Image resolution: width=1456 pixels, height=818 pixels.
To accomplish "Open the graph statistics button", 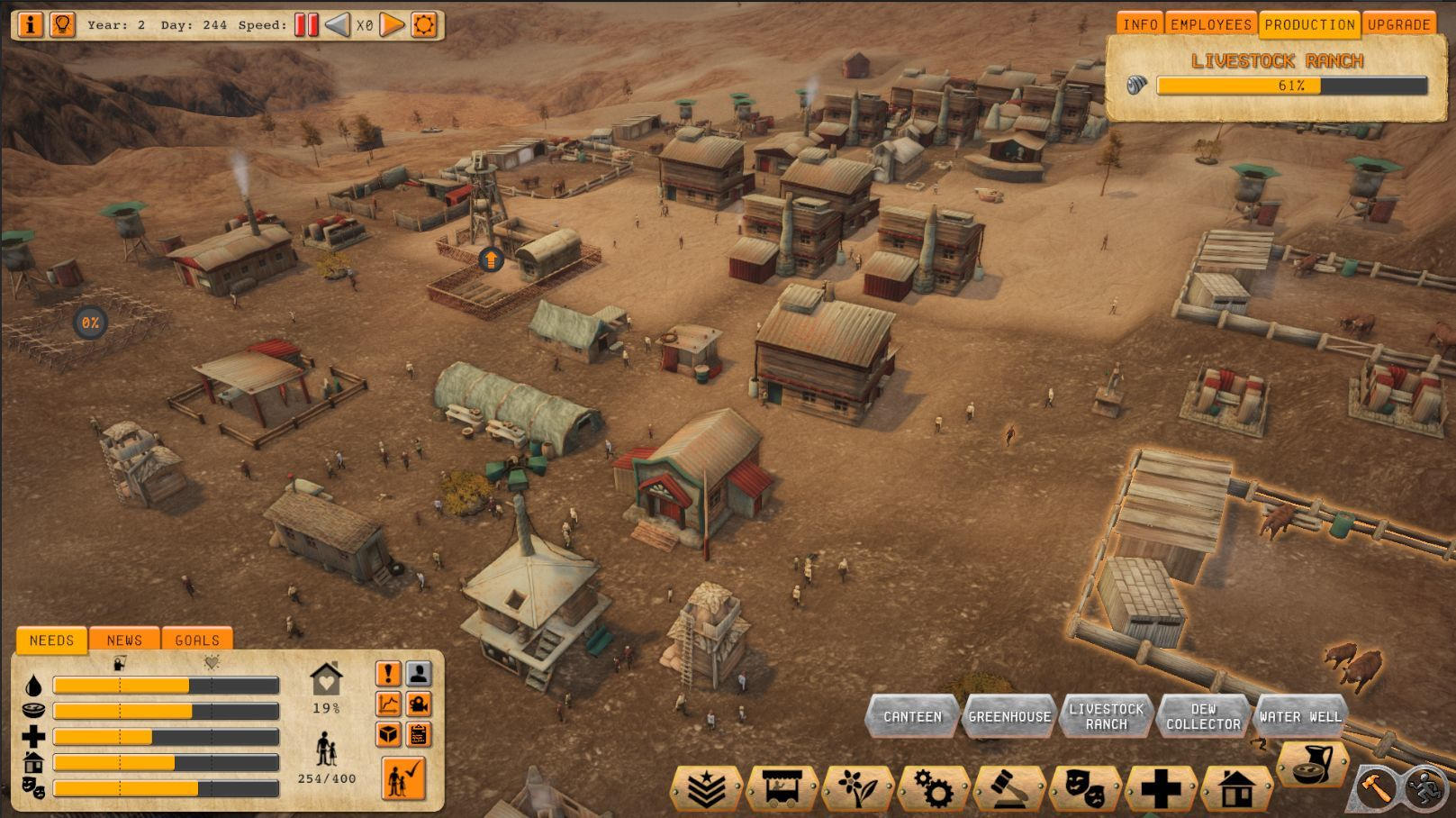I will [x=388, y=704].
